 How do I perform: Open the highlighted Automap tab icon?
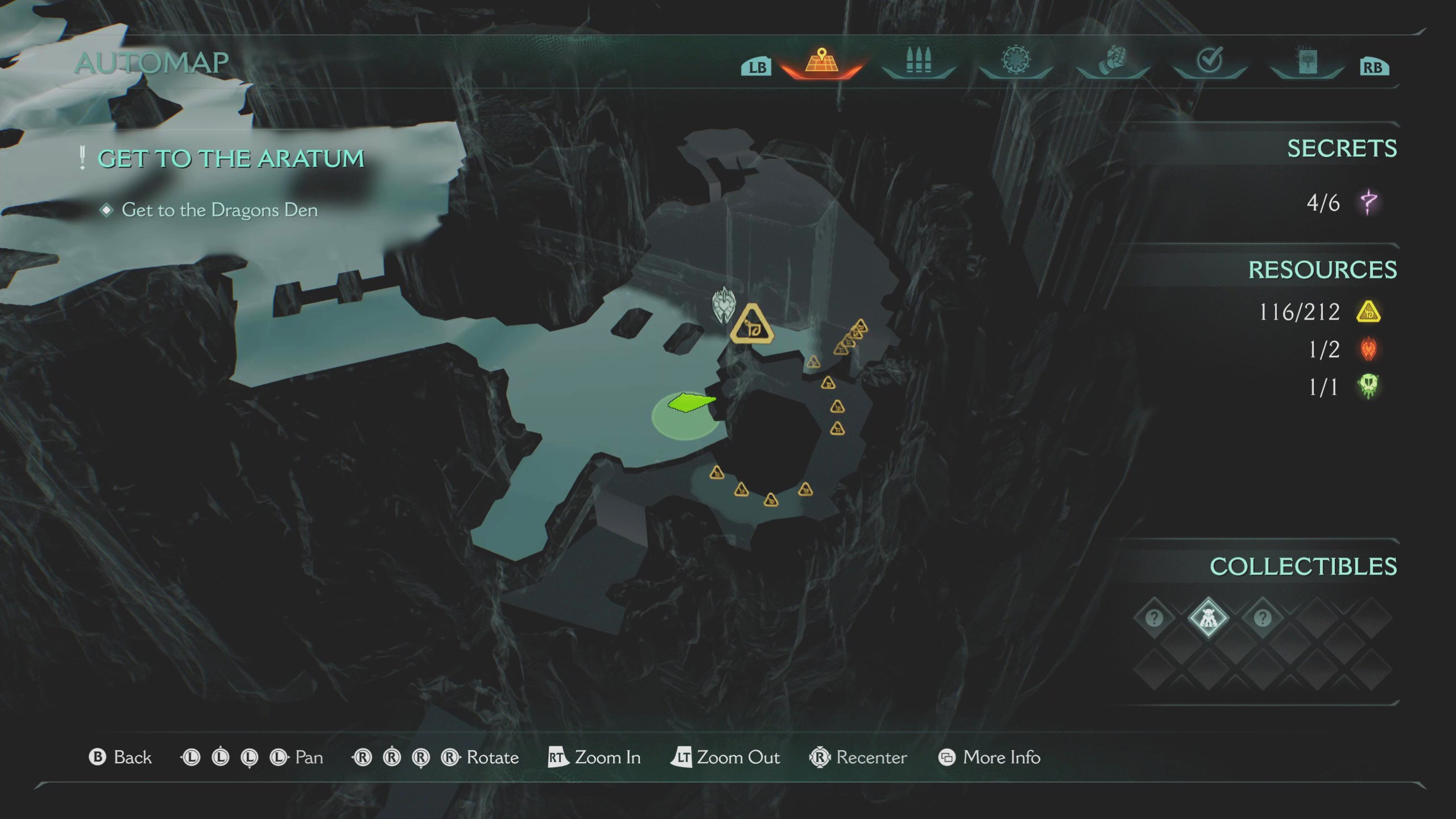coord(821,64)
